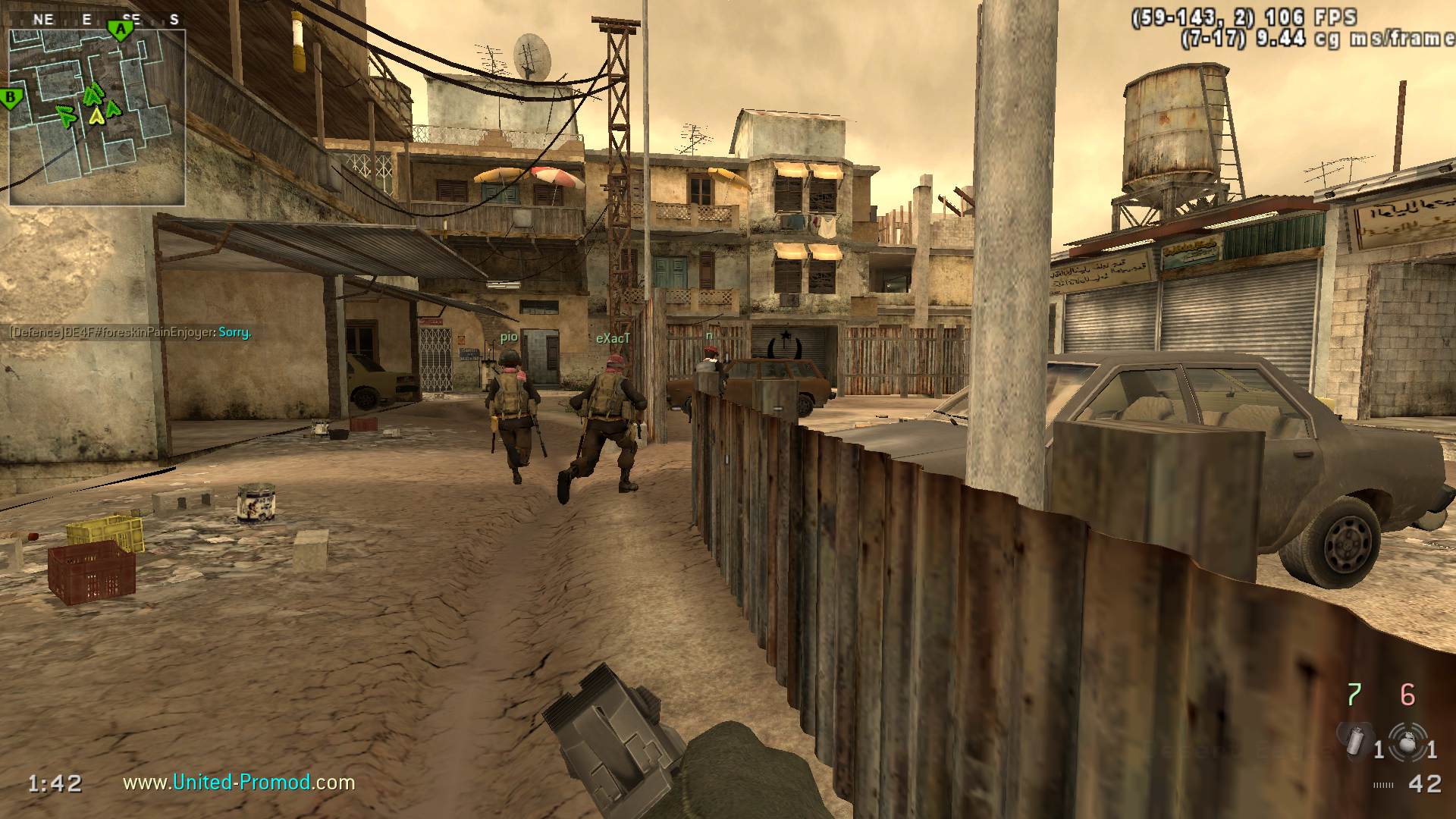
Task: Click the "Sorry." chat message
Action: click(234, 332)
